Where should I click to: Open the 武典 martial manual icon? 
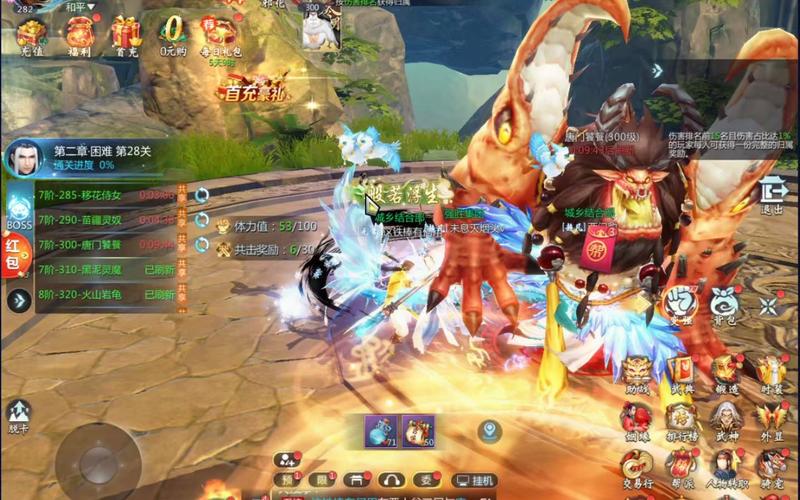pos(681,373)
